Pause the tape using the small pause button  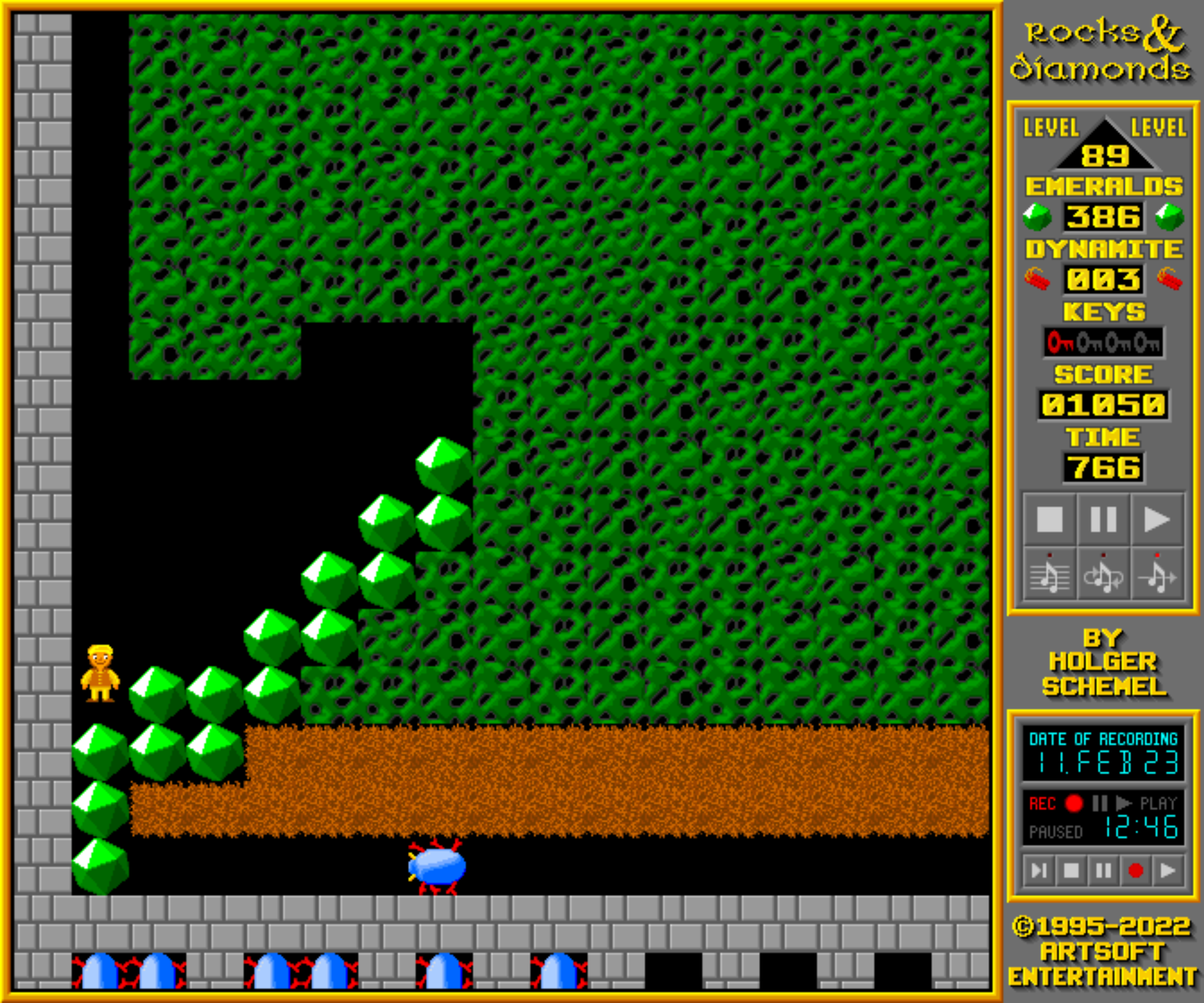1103,871
